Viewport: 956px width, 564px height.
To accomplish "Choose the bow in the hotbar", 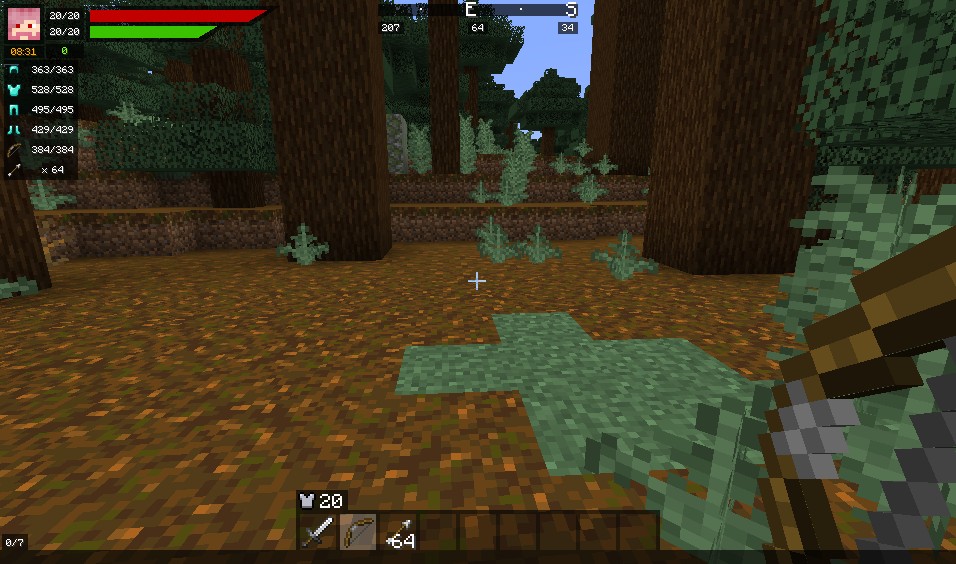I will pos(358,531).
